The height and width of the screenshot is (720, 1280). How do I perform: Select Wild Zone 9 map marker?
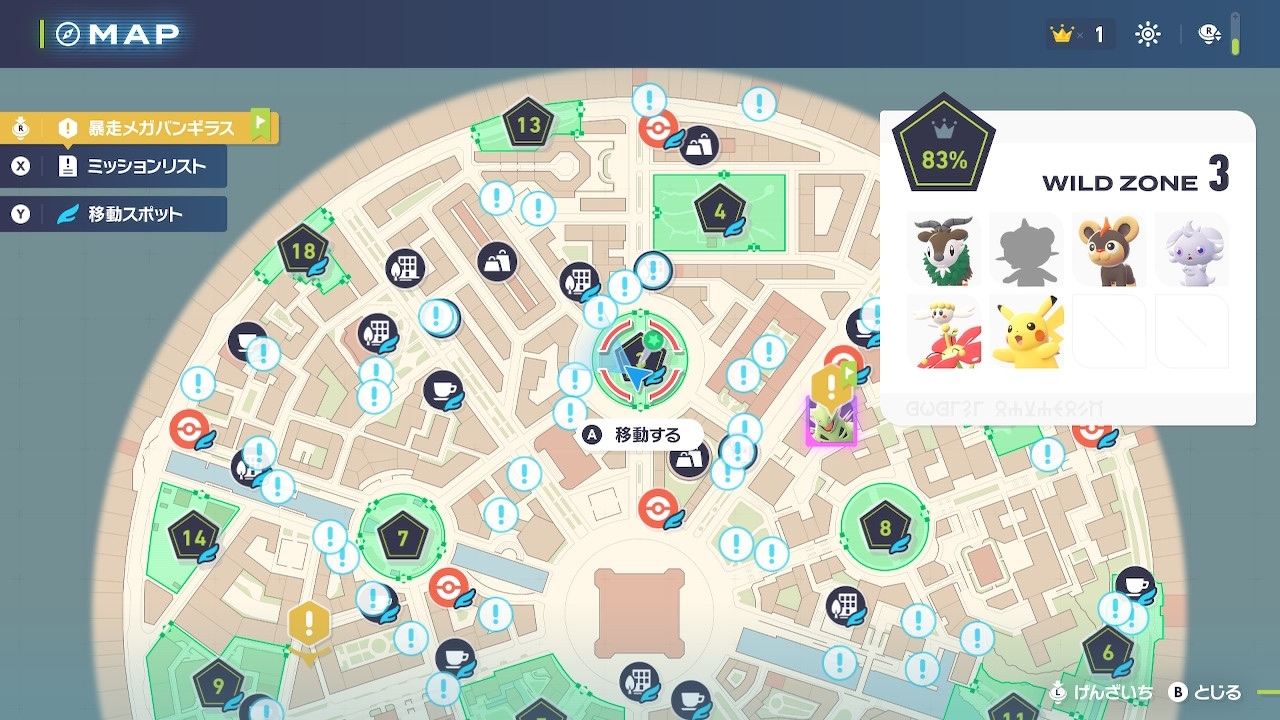(219, 686)
